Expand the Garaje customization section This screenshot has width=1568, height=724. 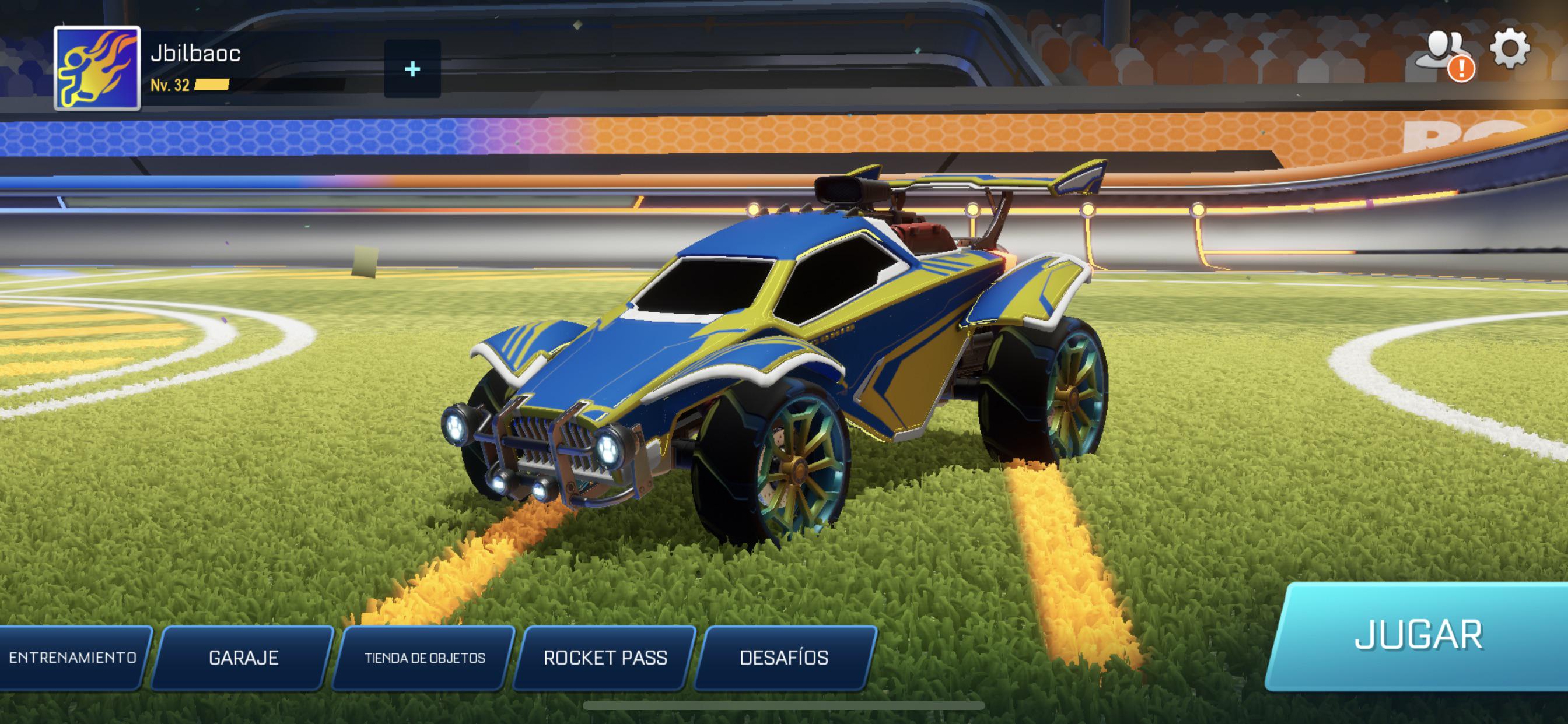click(243, 657)
